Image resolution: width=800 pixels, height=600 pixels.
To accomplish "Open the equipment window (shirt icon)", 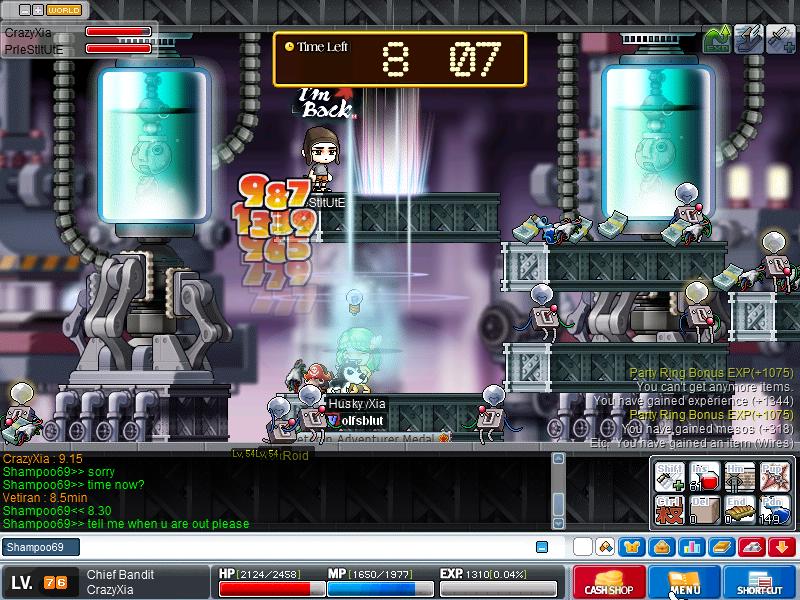I will click(632, 547).
